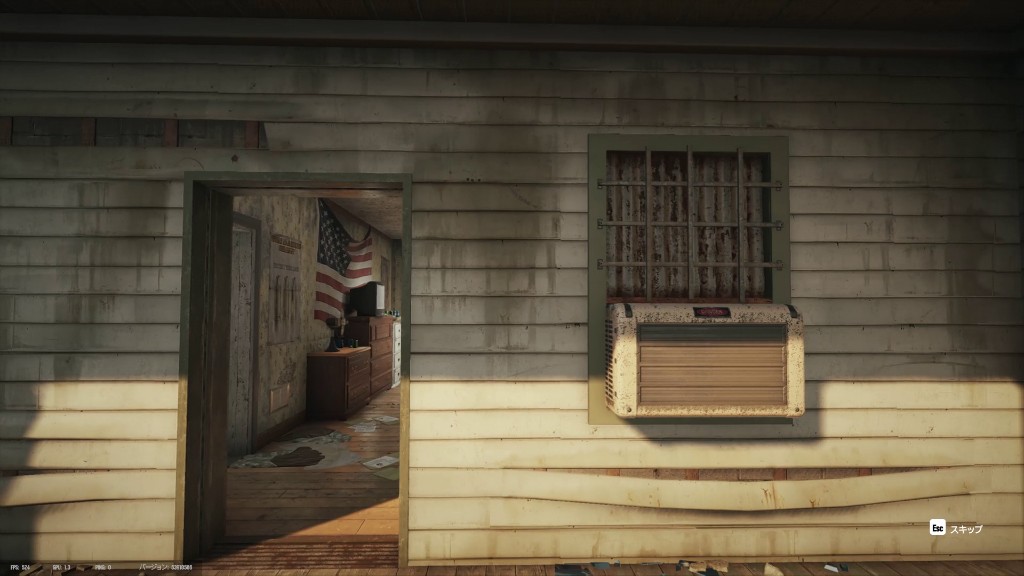Skip the cutscene via スキップ label
Viewport: 1024px width, 576px height.
[965, 528]
